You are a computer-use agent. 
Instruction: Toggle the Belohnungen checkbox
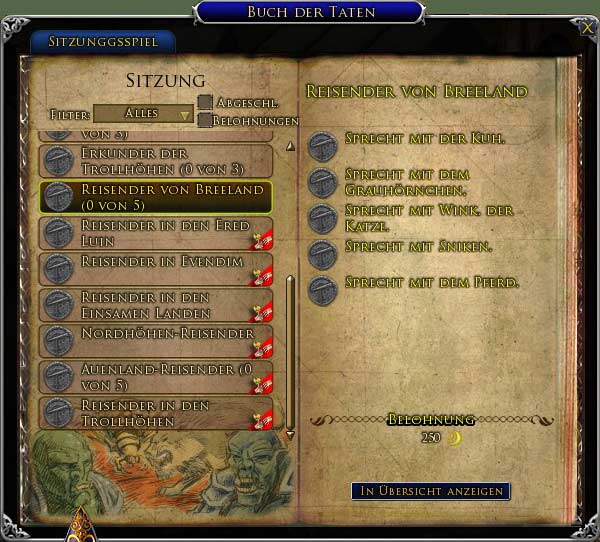(x=205, y=120)
